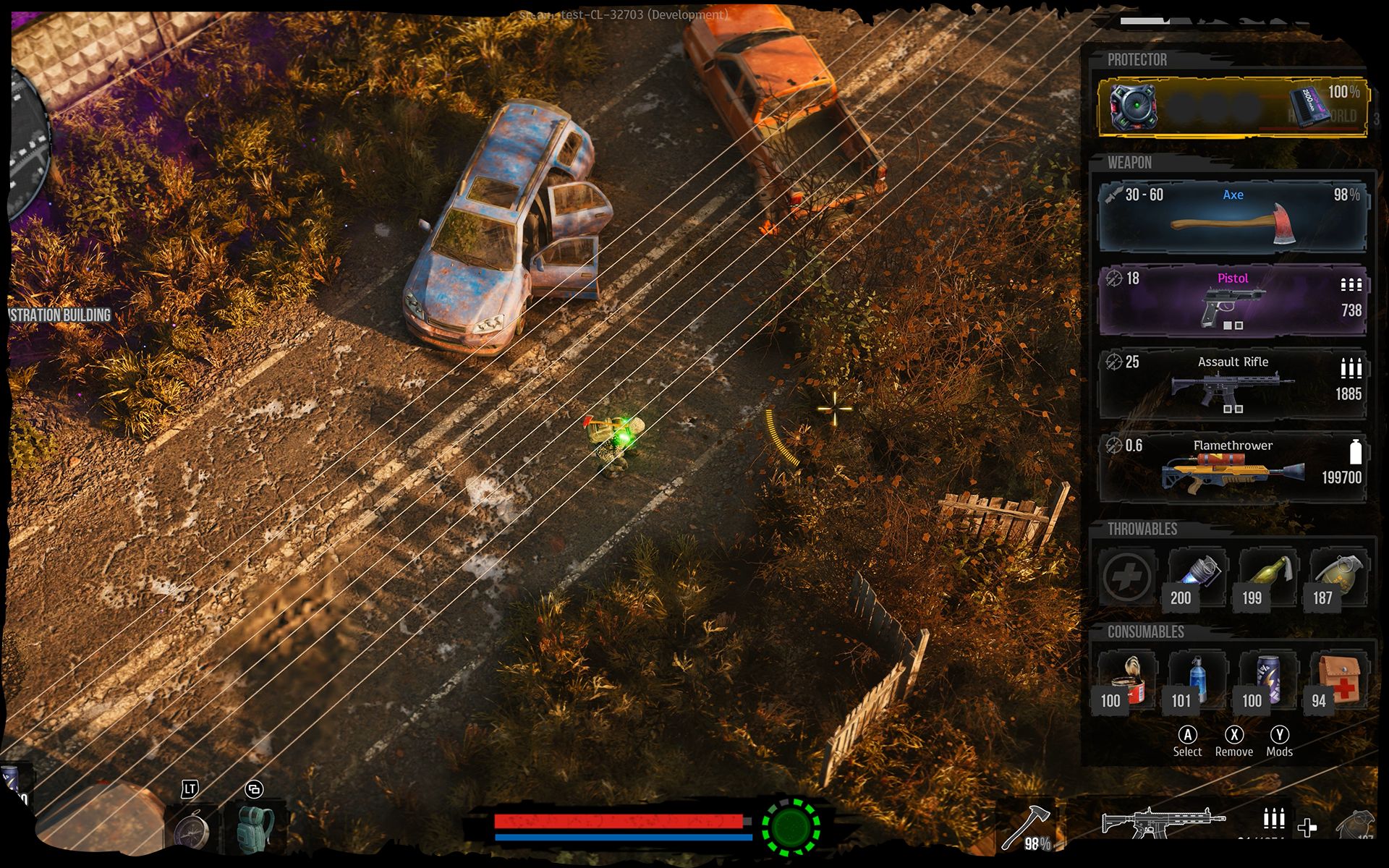Viewport: 1389px width, 868px height.
Task: Select the first aid kit consumable
Action: point(1339,681)
